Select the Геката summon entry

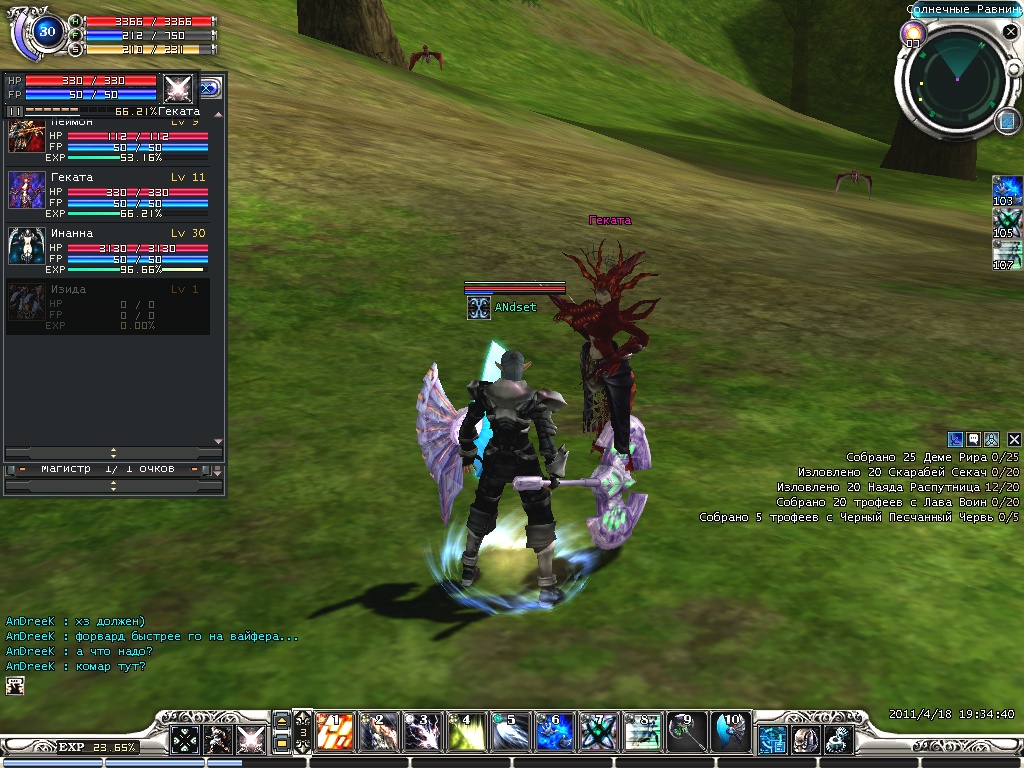pos(108,190)
